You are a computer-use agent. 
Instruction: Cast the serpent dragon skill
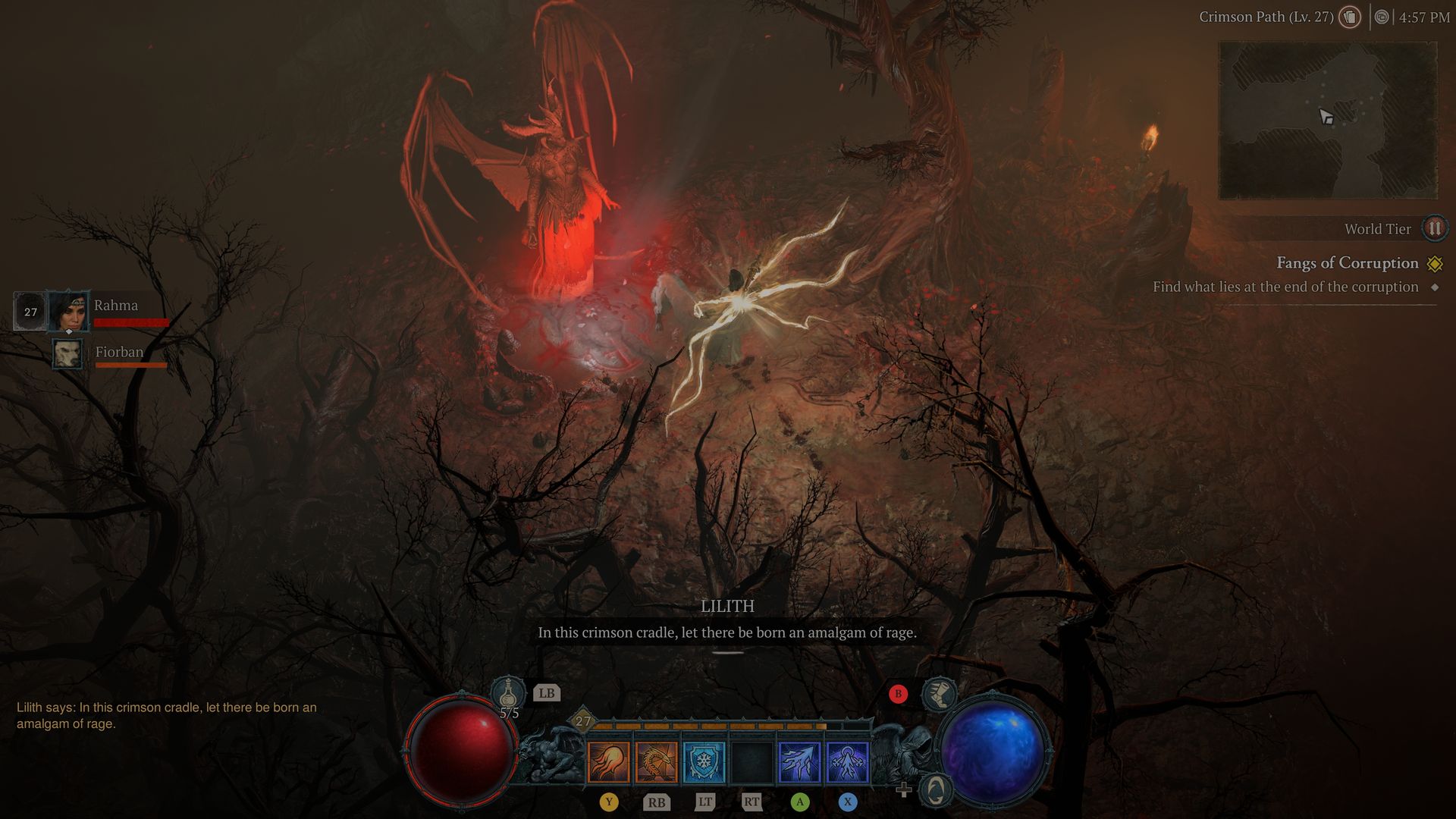656,761
